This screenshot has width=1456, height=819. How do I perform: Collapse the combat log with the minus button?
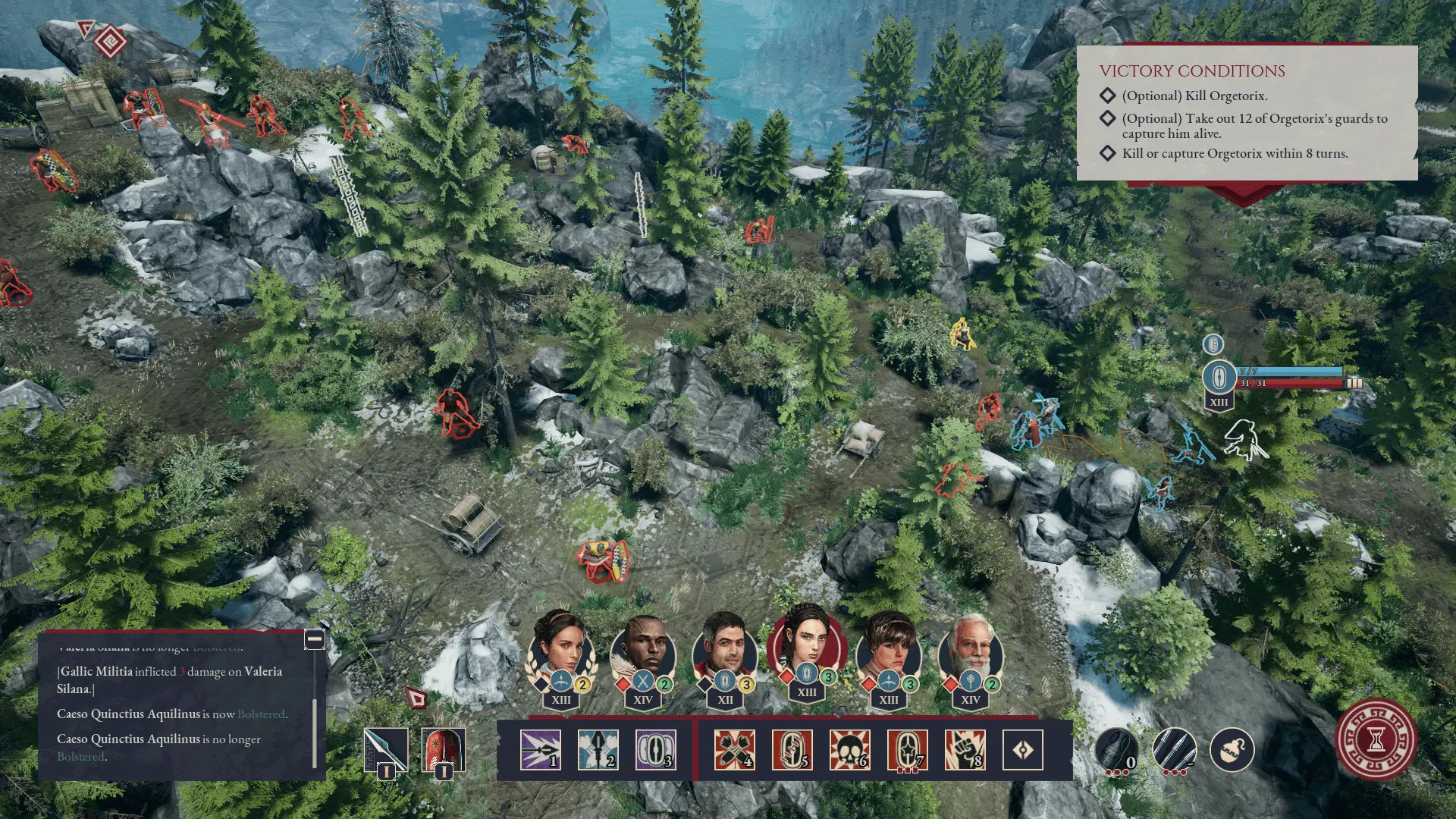pos(313,641)
